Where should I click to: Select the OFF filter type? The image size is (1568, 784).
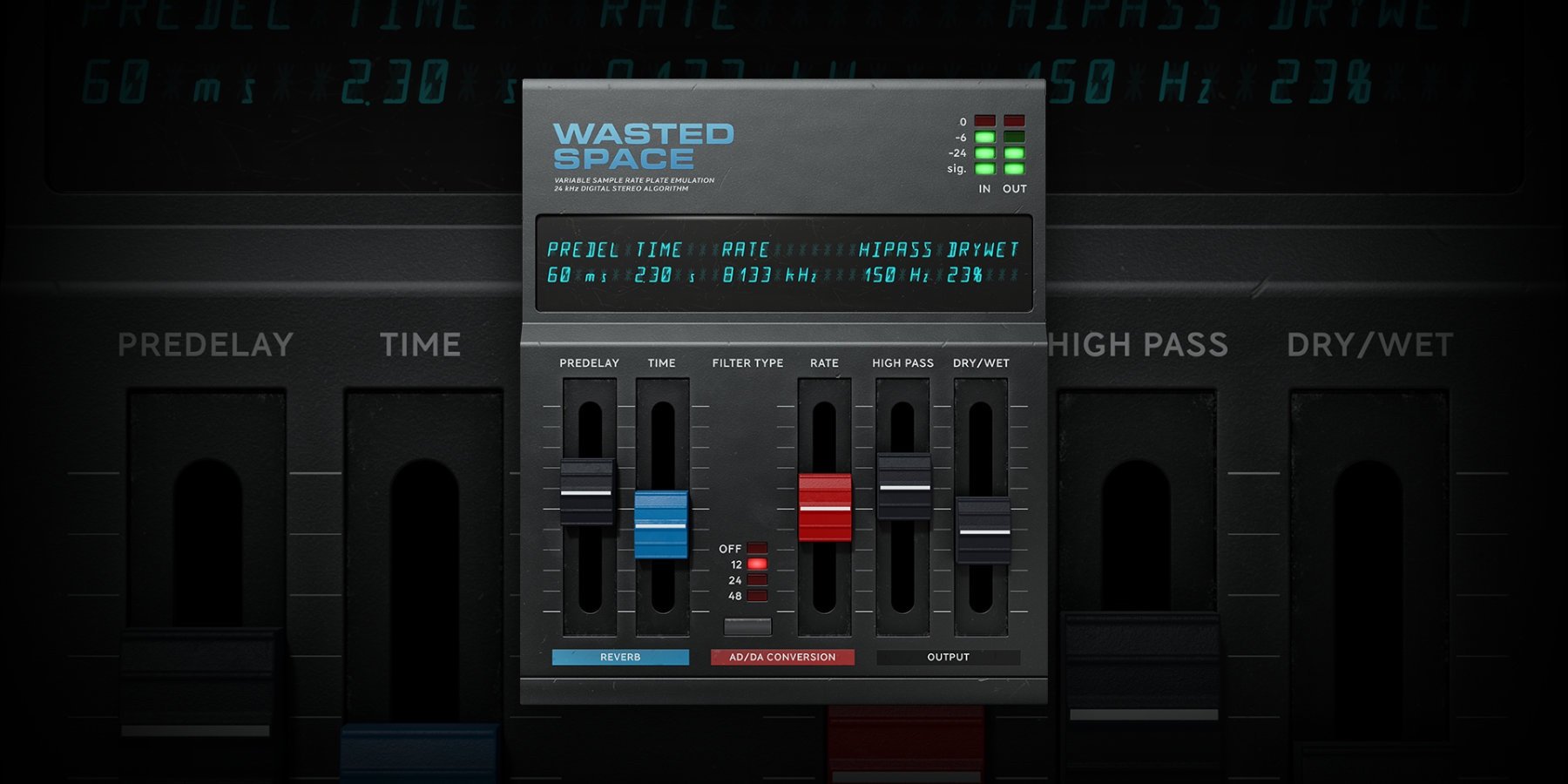coord(757,549)
